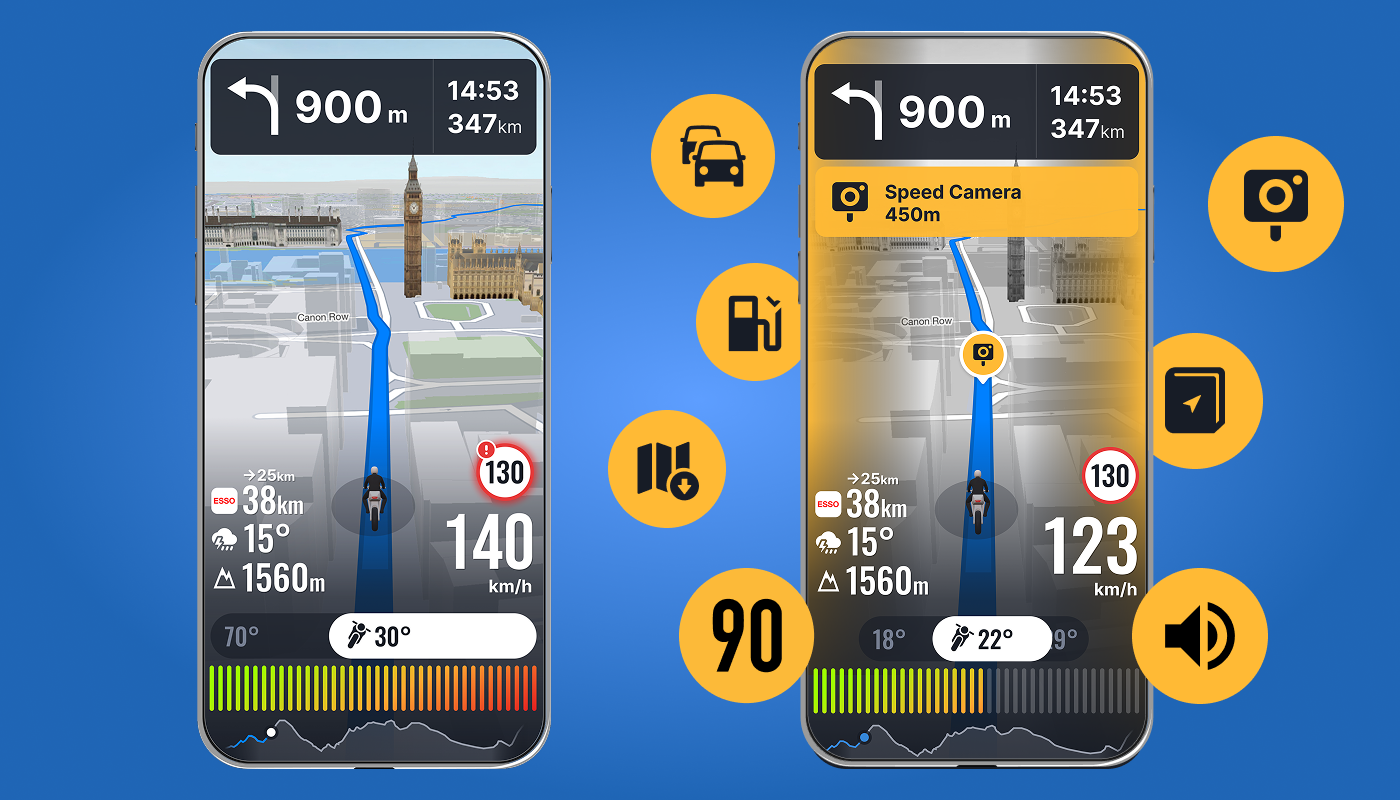Choose the large speed camera circle beside the phone
The image size is (1400, 800).
(x=1275, y=204)
